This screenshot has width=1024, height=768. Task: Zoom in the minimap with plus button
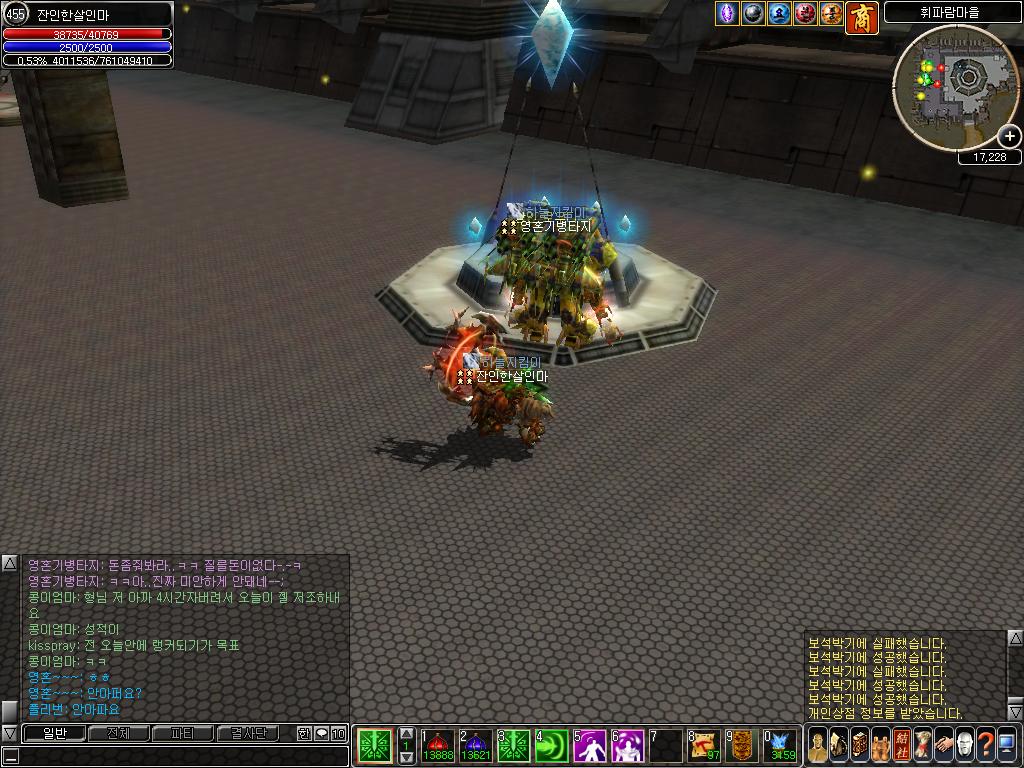tap(1010, 136)
